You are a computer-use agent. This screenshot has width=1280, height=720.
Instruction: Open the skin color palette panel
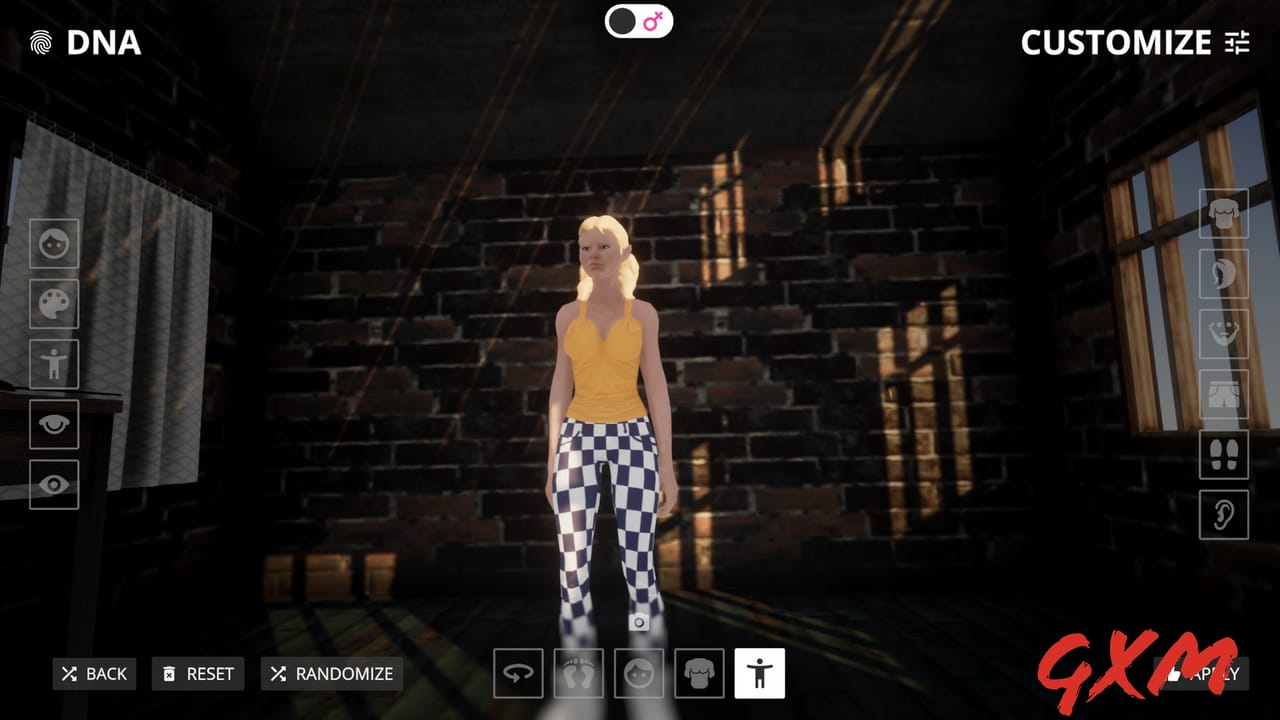(x=54, y=305)
